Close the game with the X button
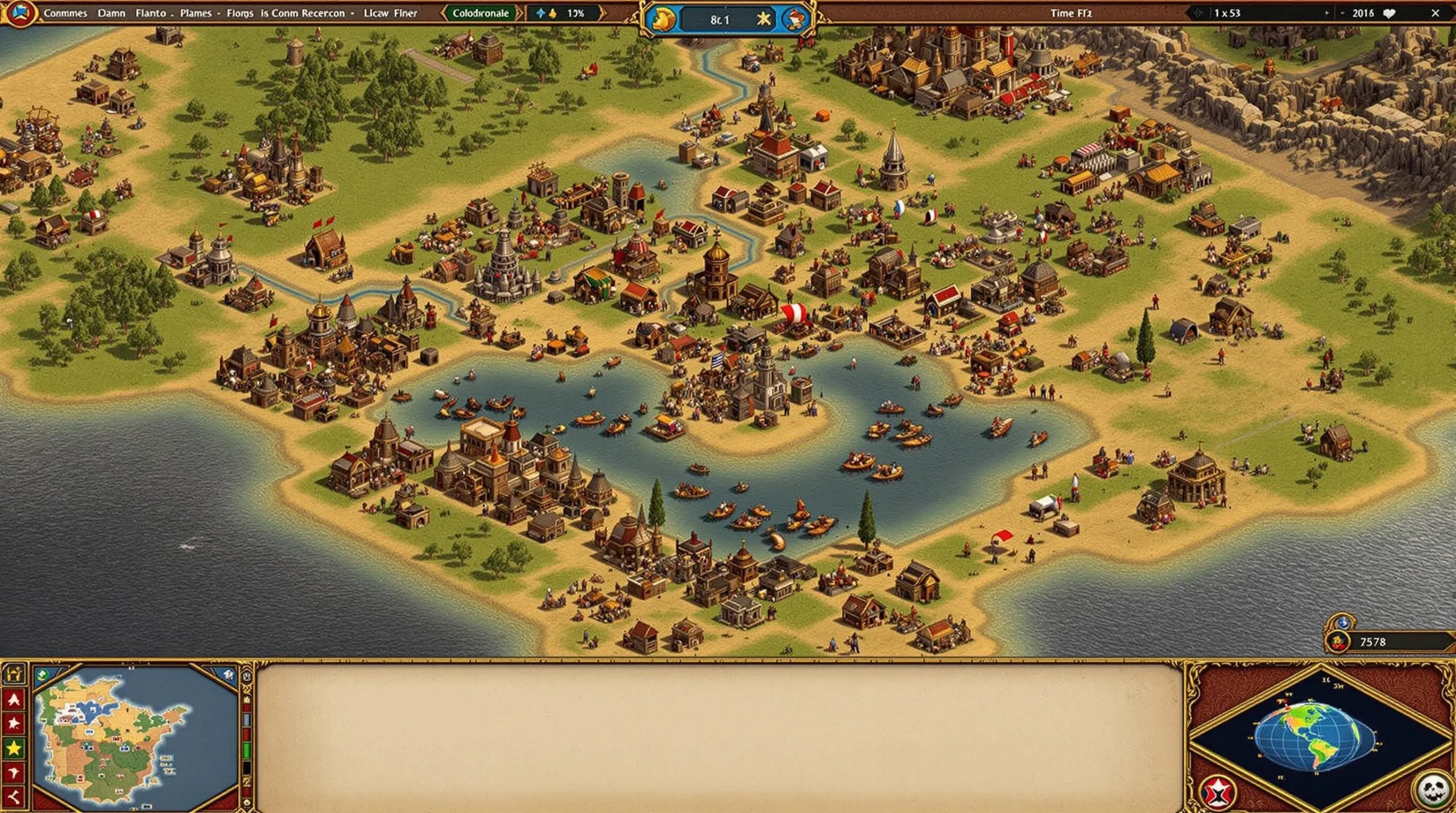The height and width of the screenshot is (813, 1456). tap(1435, 13)
